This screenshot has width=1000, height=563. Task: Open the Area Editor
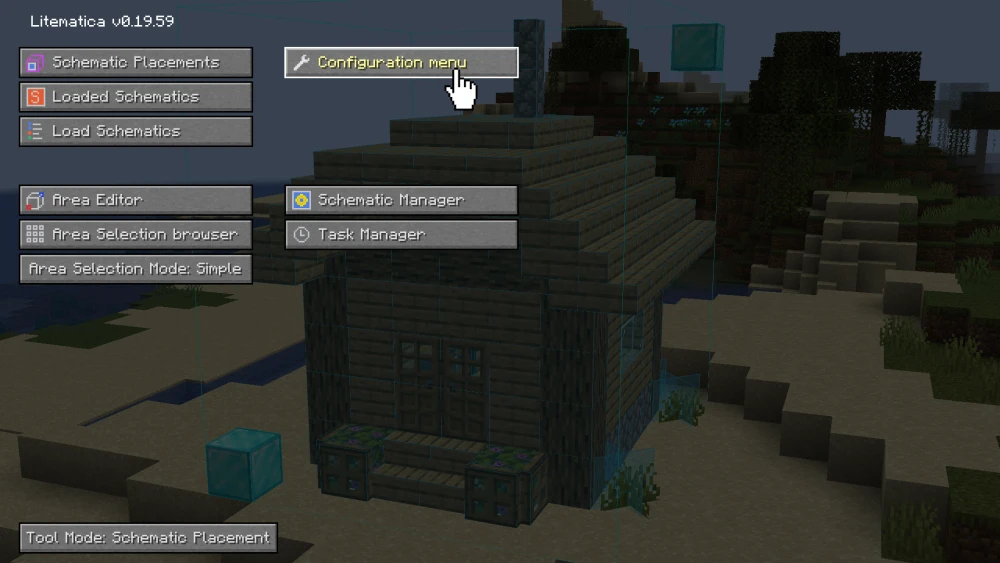tap(135, 200)
